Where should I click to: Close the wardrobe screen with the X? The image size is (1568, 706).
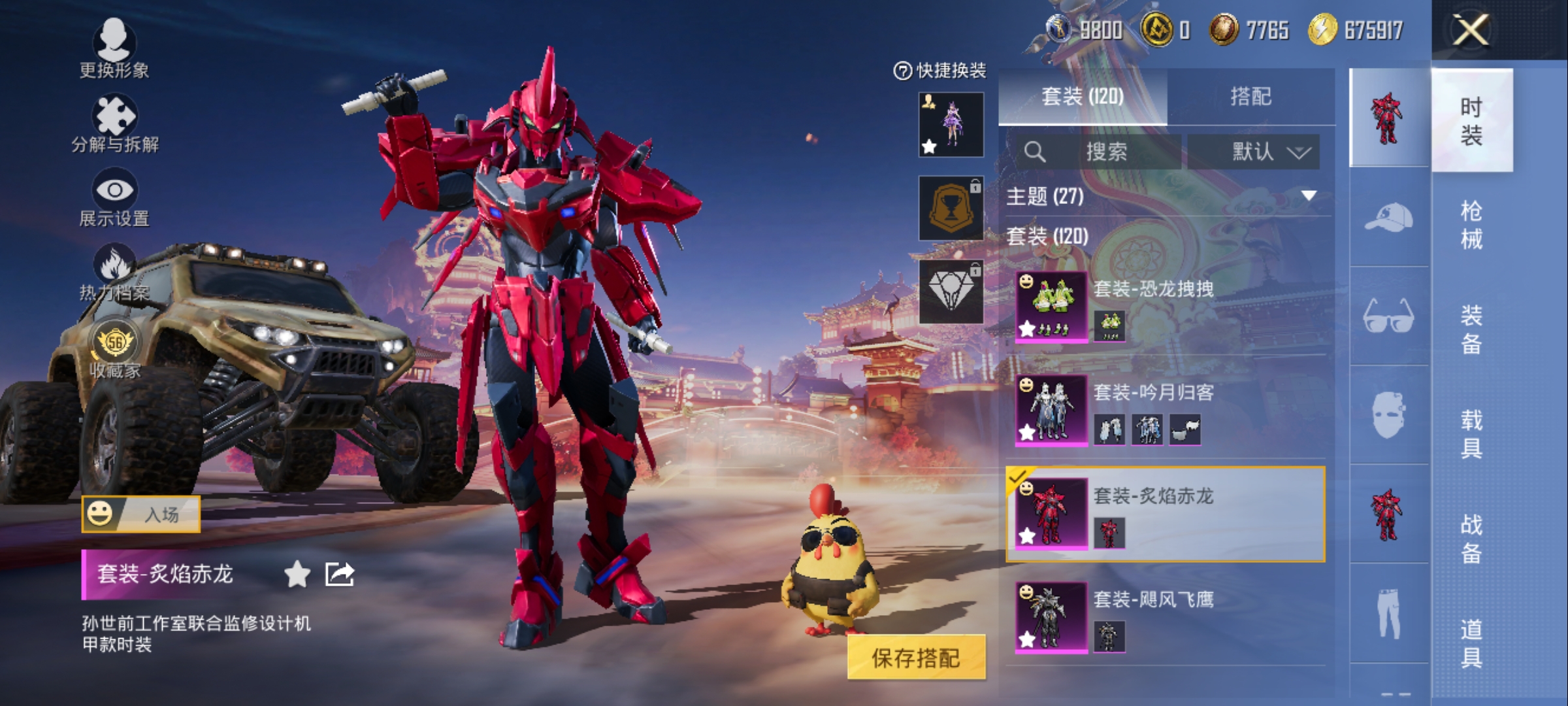point(1471,29)
